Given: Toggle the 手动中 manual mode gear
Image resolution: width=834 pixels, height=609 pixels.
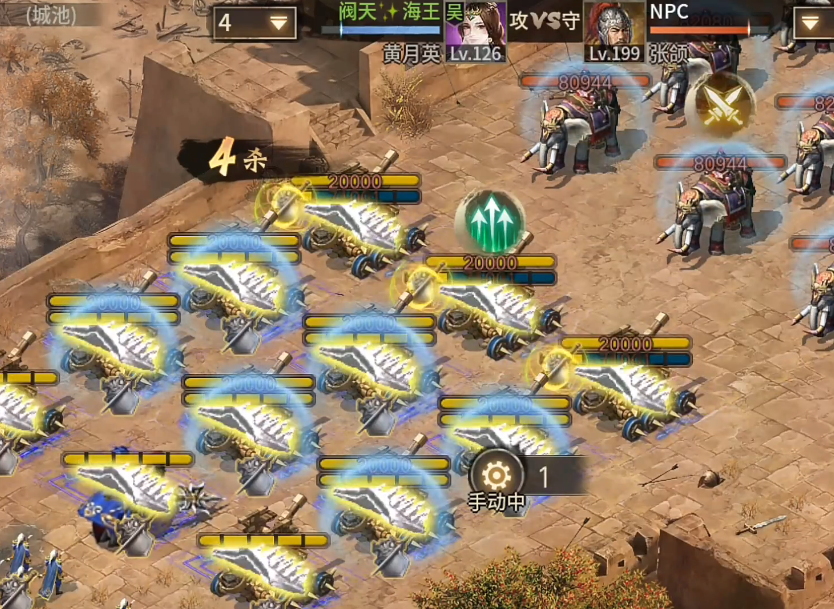Looking at the screenshot, I should pyautogui.click(x=496, y=474).
